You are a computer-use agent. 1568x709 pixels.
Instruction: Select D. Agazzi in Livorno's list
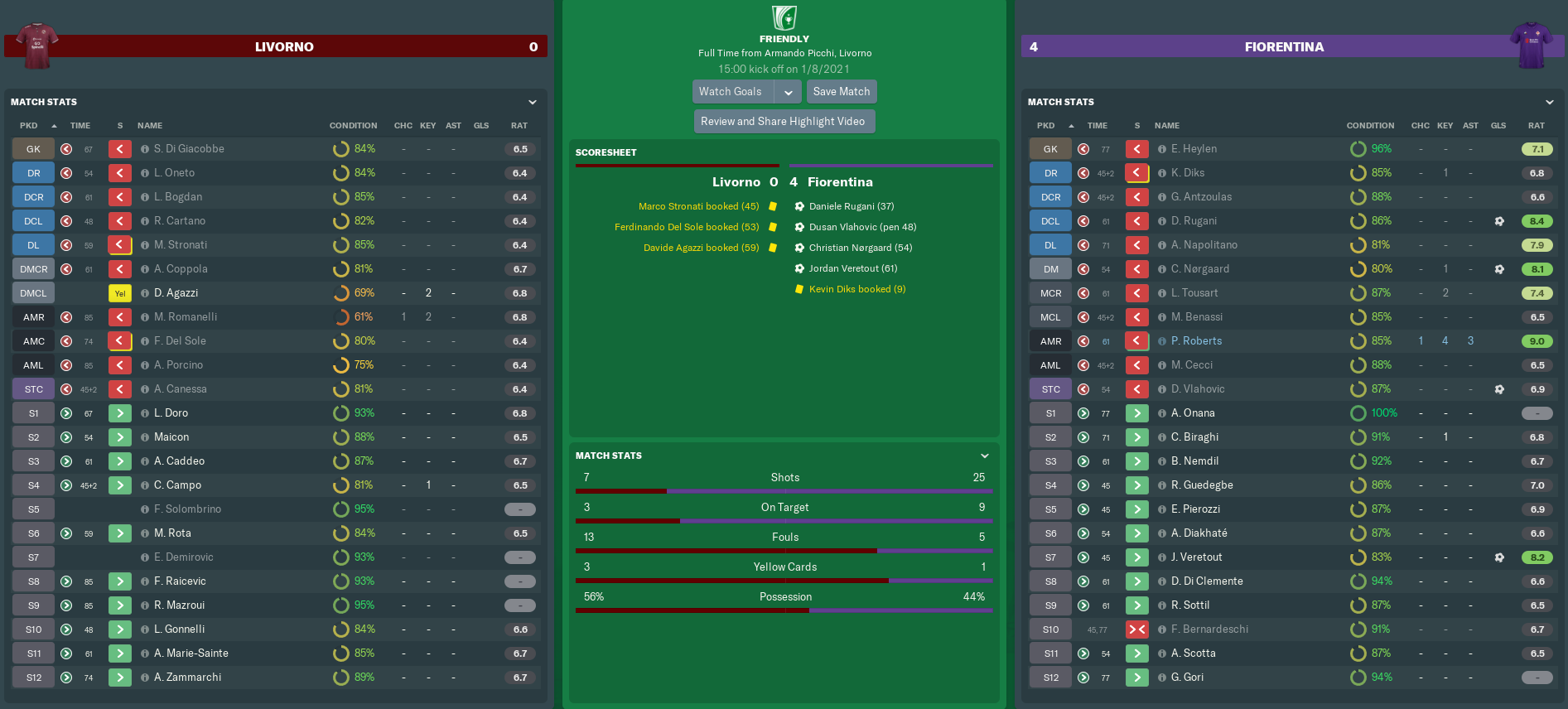coord(176,293)
